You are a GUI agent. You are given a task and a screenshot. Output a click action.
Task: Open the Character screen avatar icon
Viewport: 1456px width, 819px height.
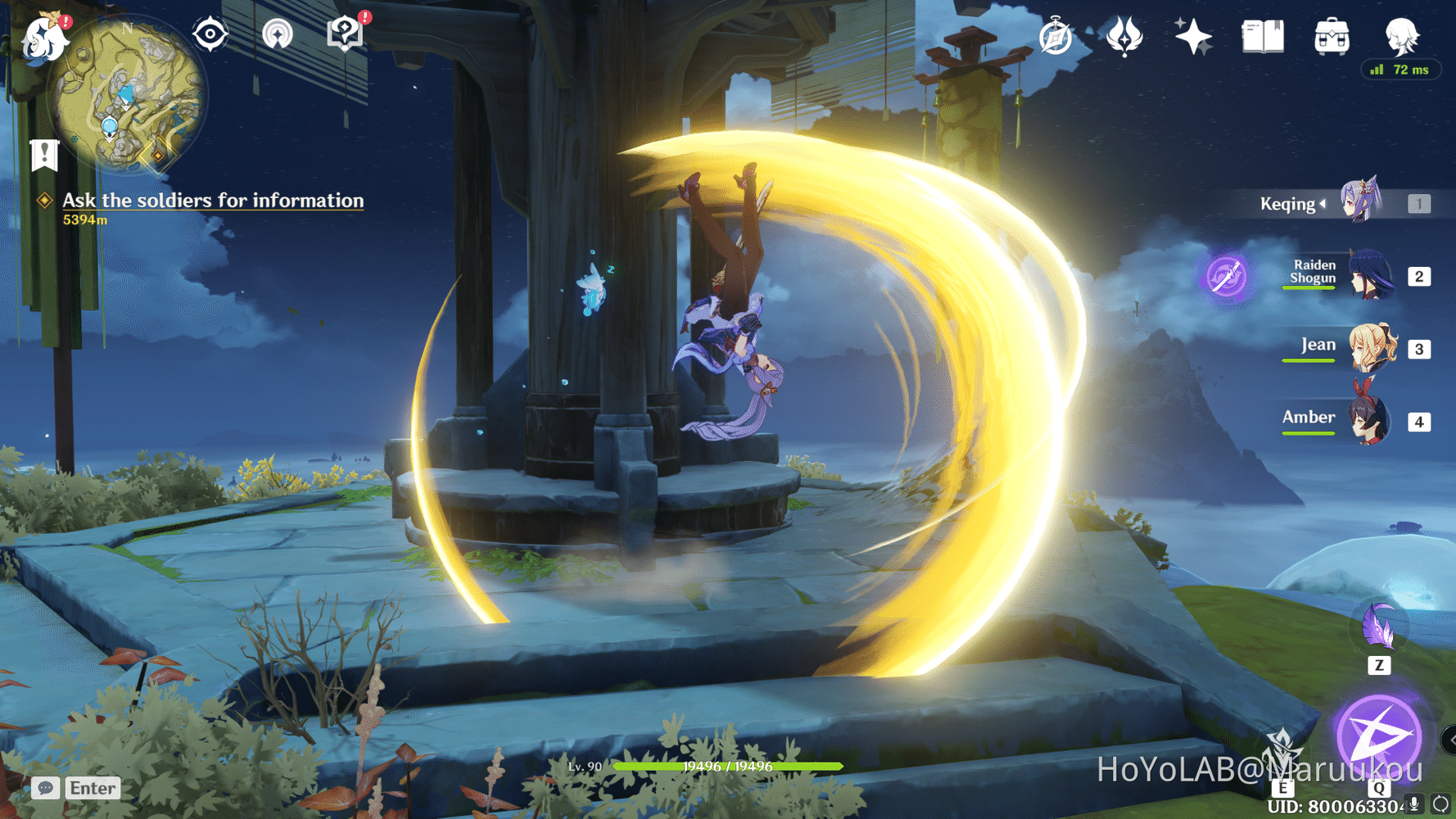point(1404,36)
